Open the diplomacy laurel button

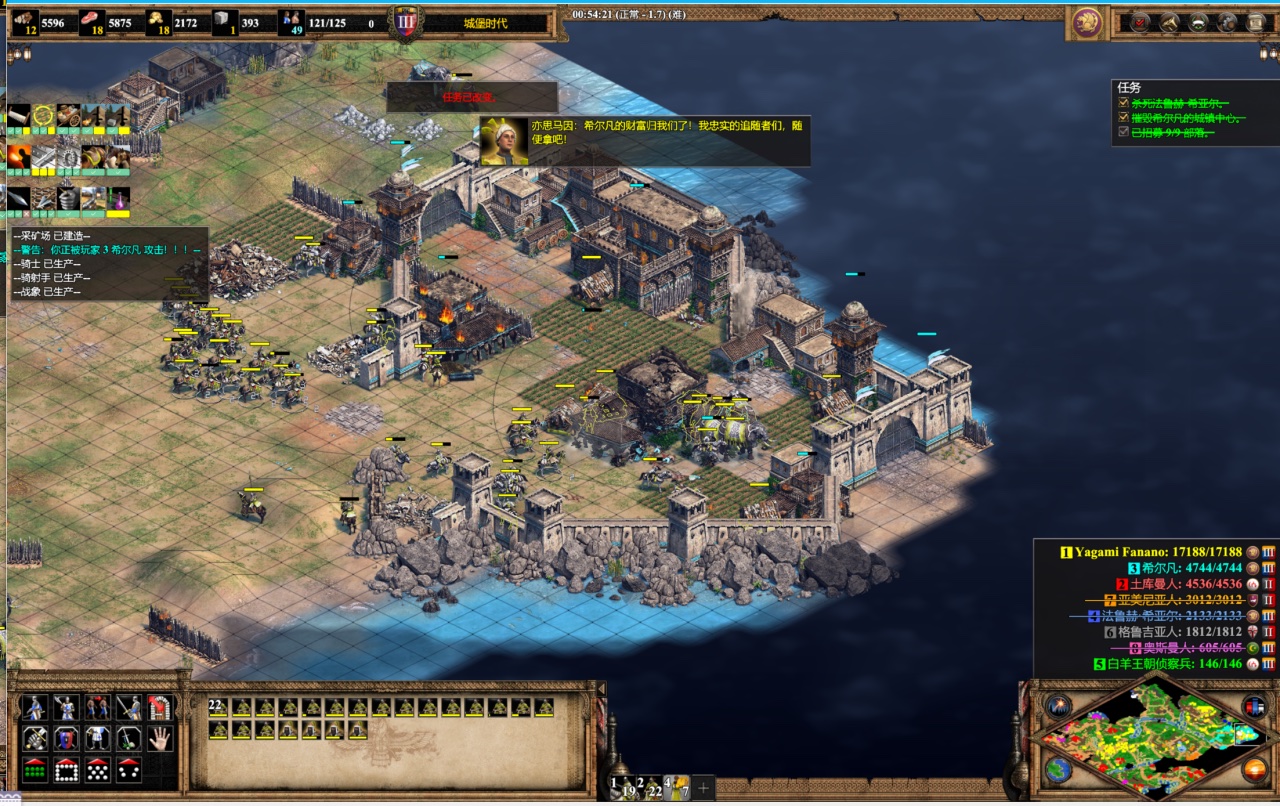[1197, 23]
